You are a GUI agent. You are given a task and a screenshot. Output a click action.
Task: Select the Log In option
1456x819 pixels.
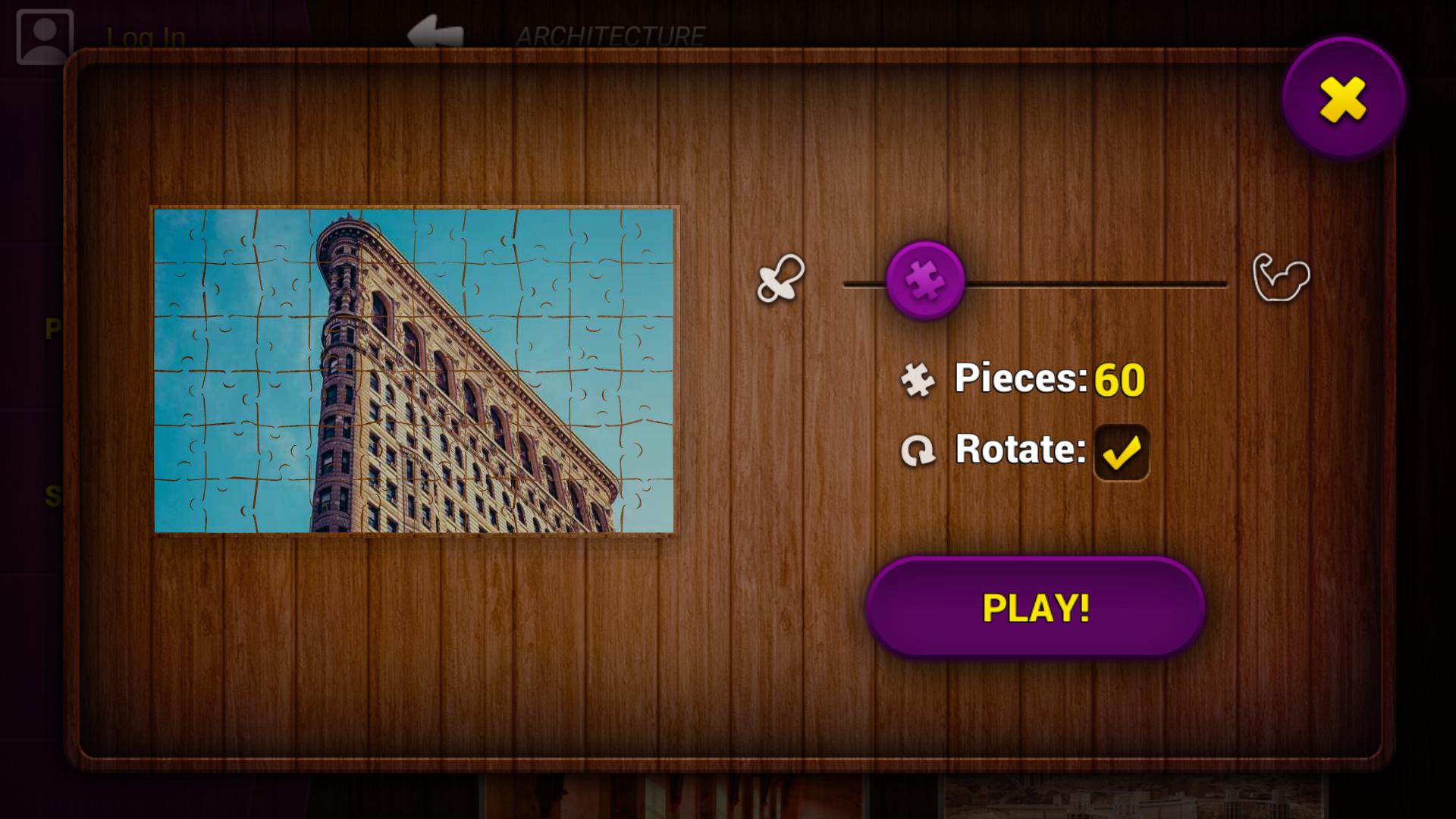(146, 34)
